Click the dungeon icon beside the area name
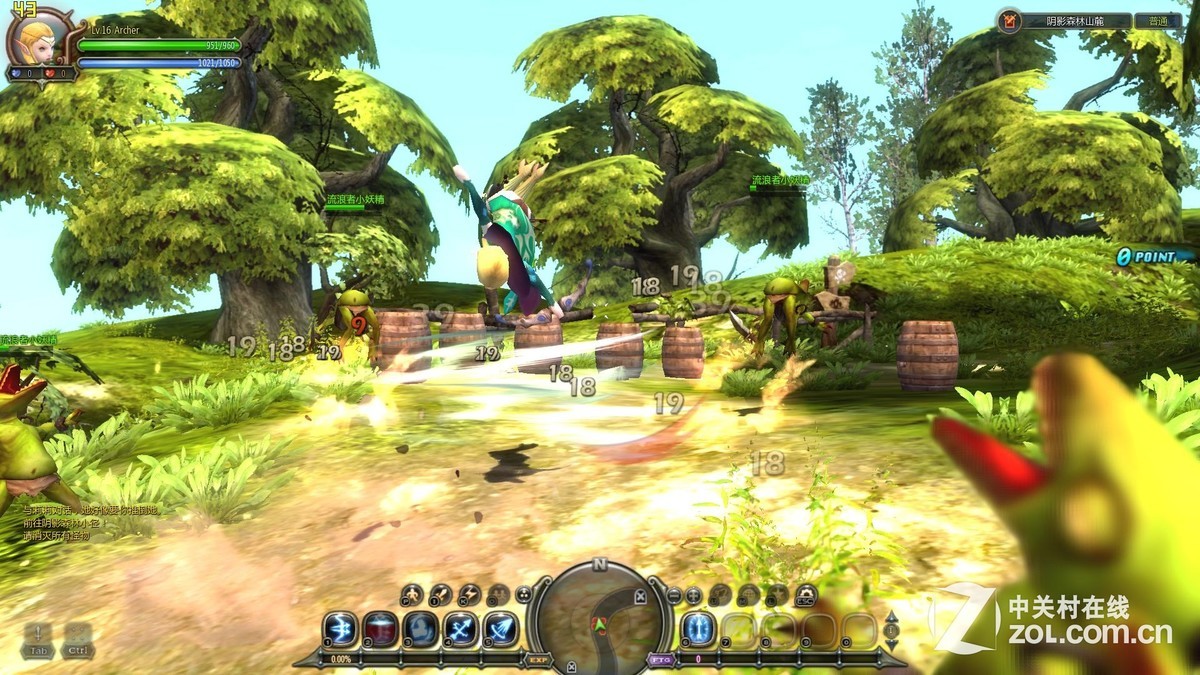The width and height of the screenshot is (1200, 675). point(1010,20)
